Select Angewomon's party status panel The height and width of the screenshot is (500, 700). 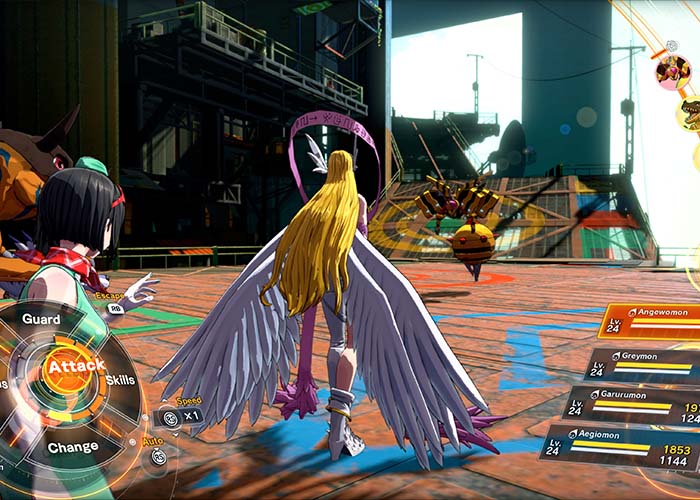pyautogui.click(x=650, y=322)
